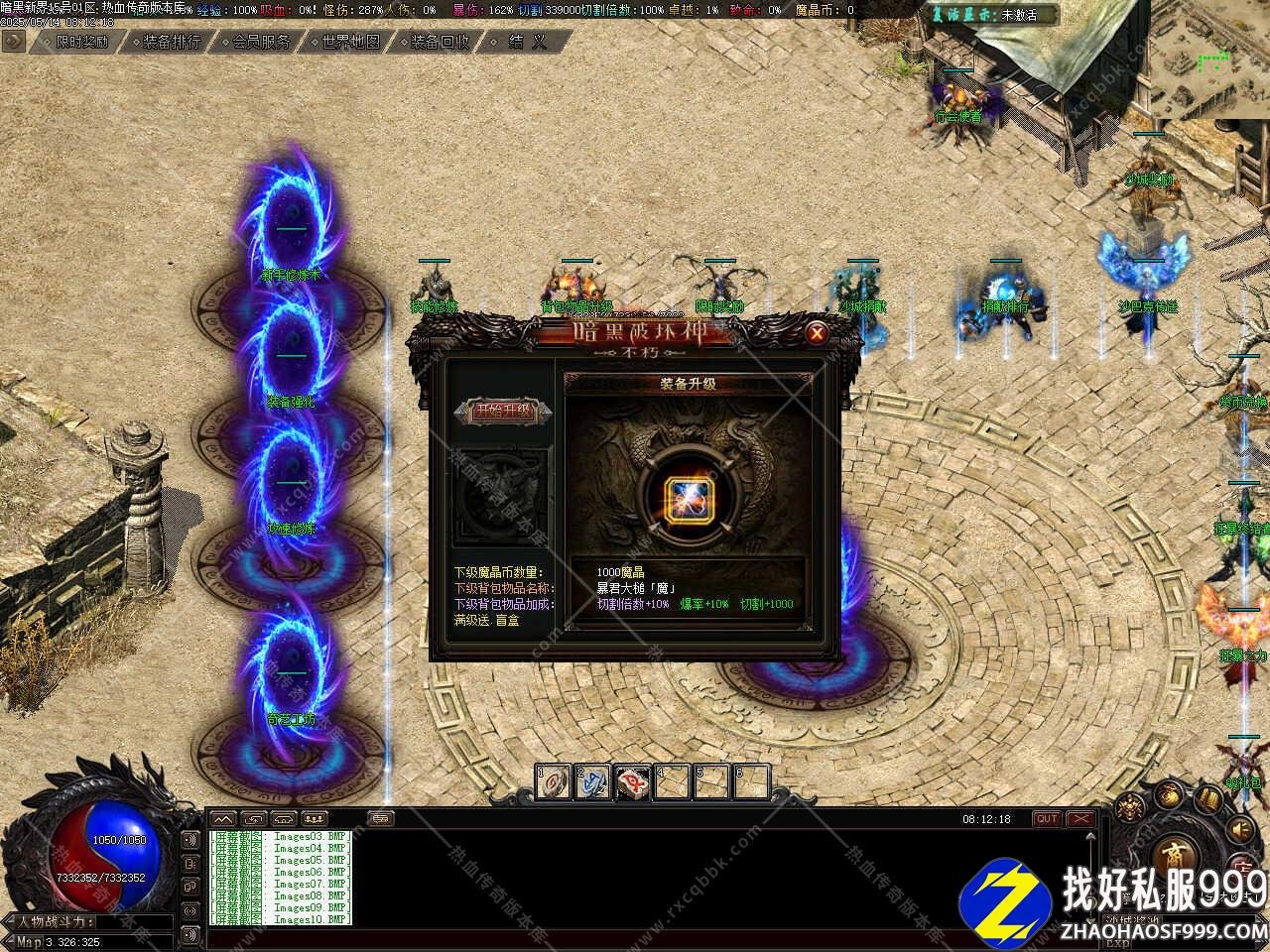Click the OUT button on the chat bar
Screen dimensions: 1270x952
(1047, 818)
